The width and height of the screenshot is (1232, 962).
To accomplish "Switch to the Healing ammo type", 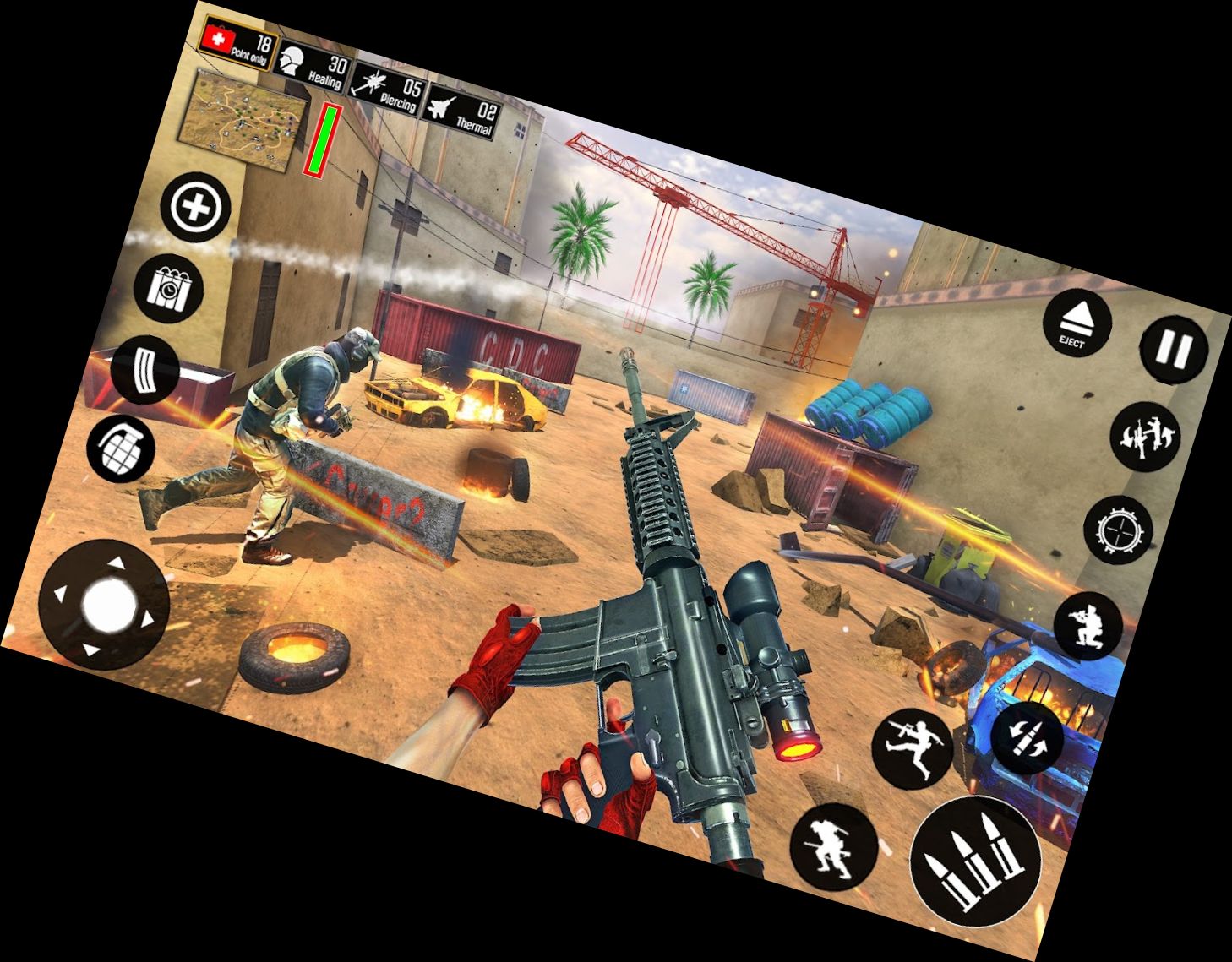I will pyautogui.click(x=313, y=68).
